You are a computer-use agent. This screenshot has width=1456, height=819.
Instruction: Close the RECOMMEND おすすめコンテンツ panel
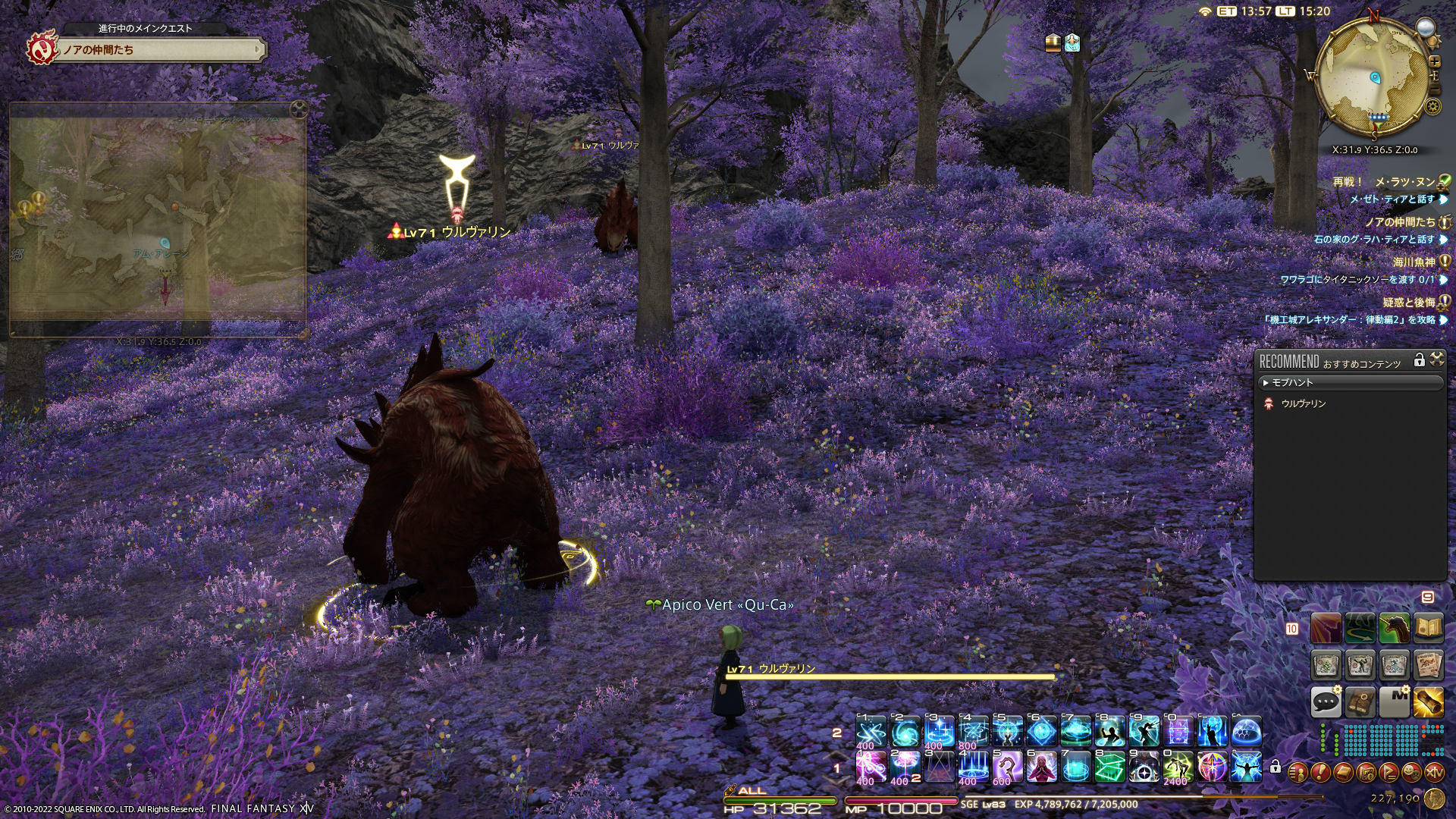click(1437, 359)
